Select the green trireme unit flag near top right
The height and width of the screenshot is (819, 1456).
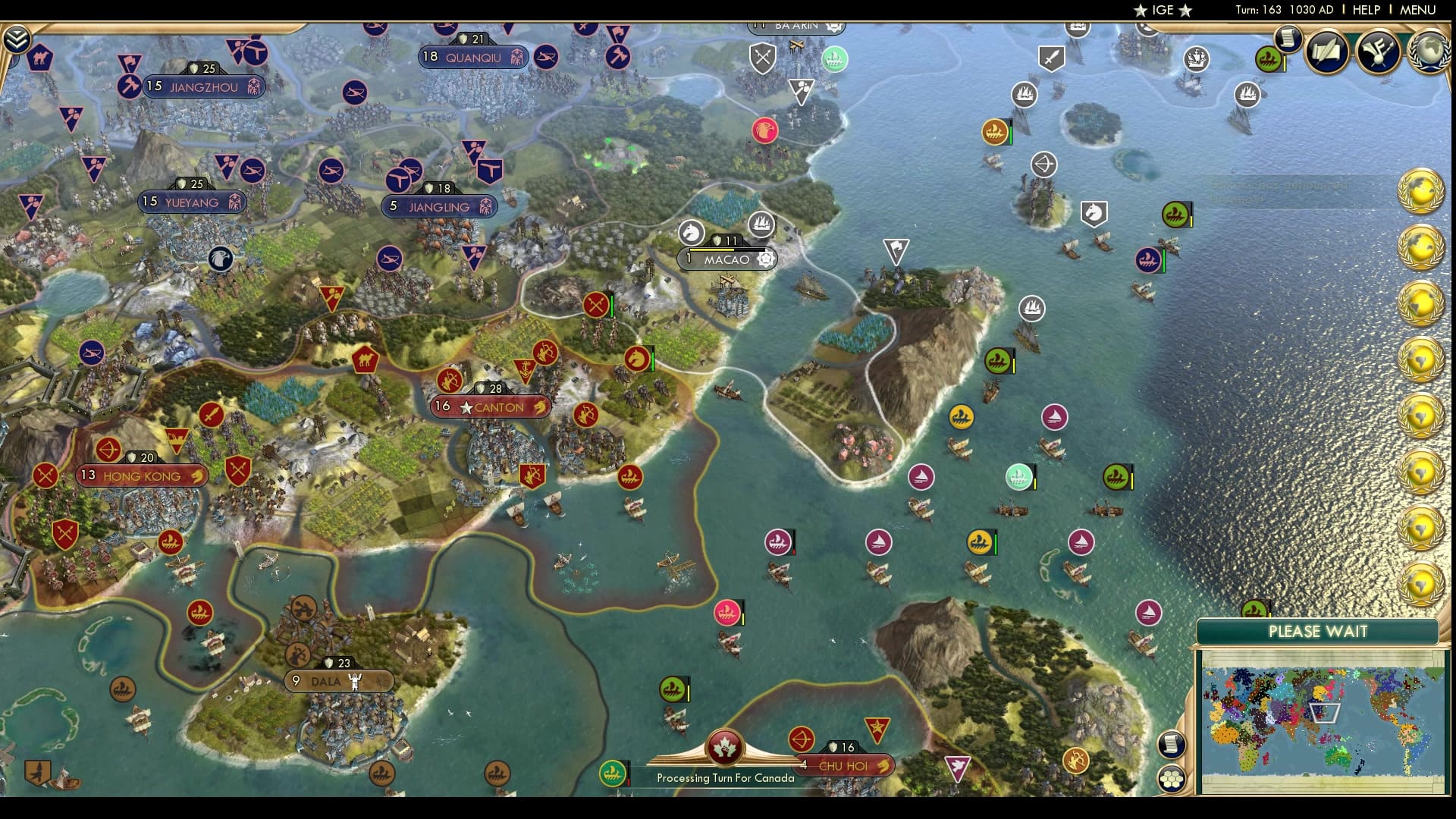point(1269,58)
